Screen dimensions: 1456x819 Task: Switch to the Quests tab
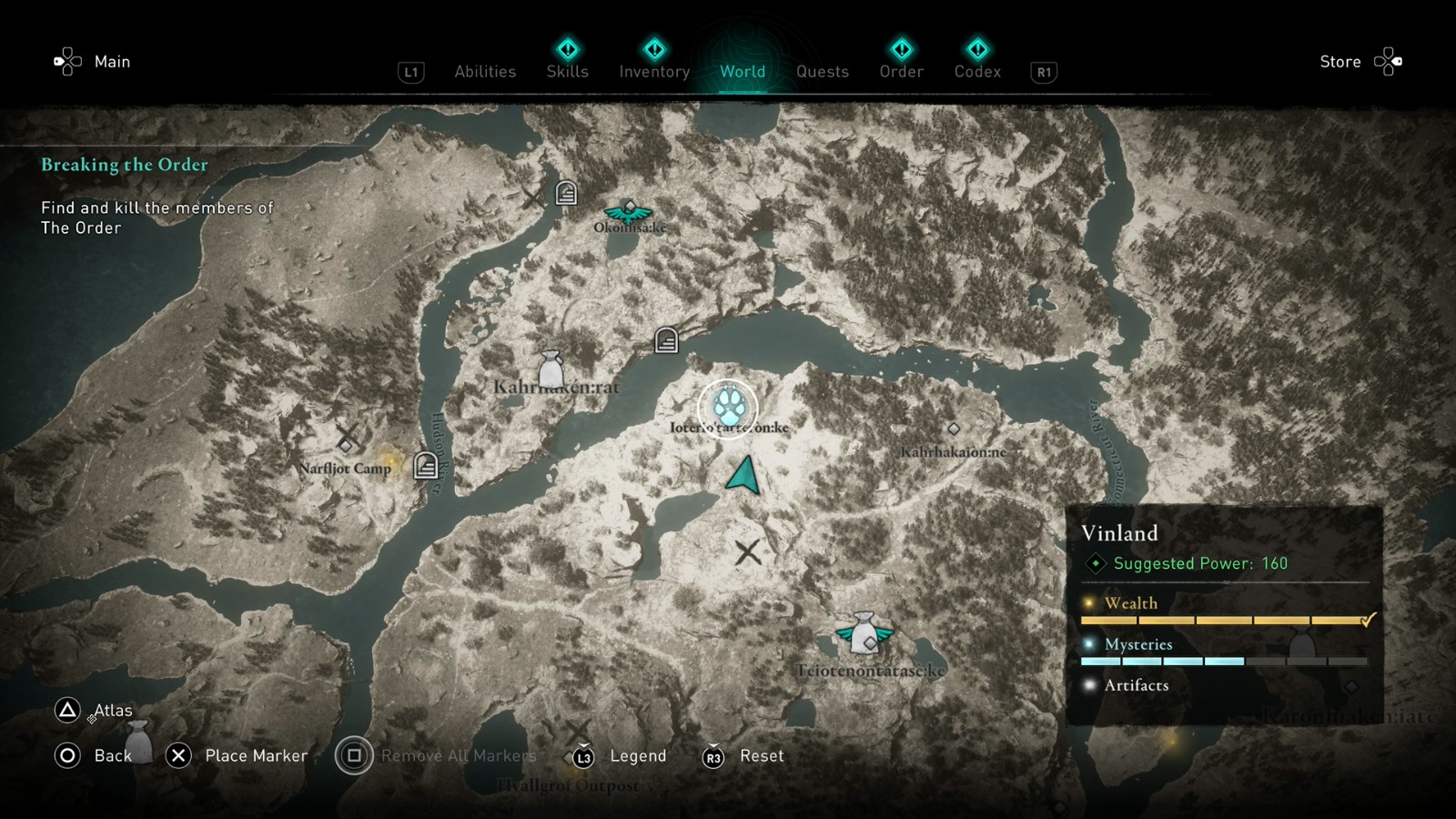click(822, 71)
